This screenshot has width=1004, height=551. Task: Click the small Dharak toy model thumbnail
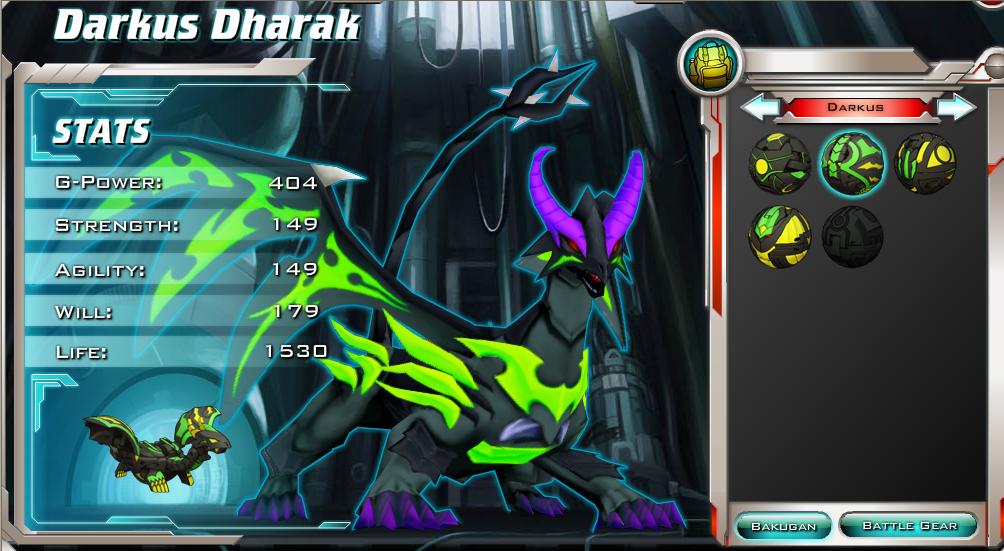coord(156,447)
